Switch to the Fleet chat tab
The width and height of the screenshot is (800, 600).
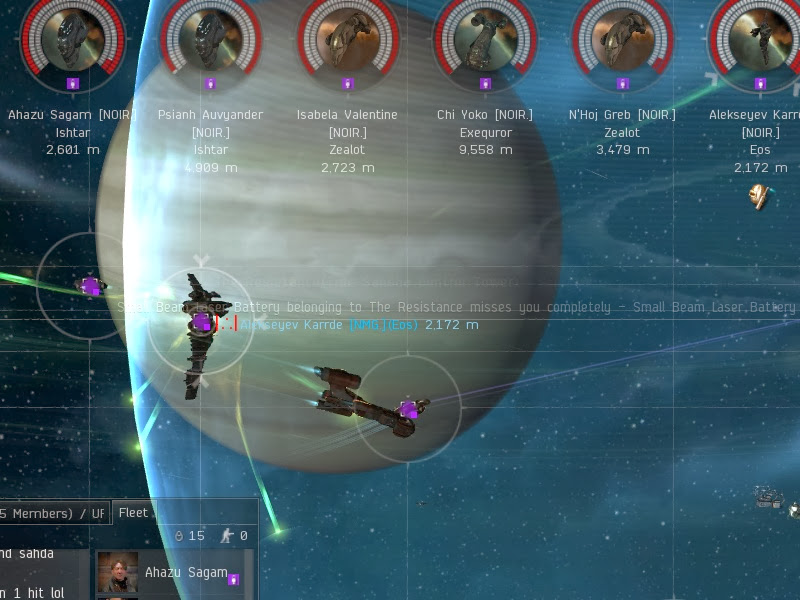(x=133, y=513)
